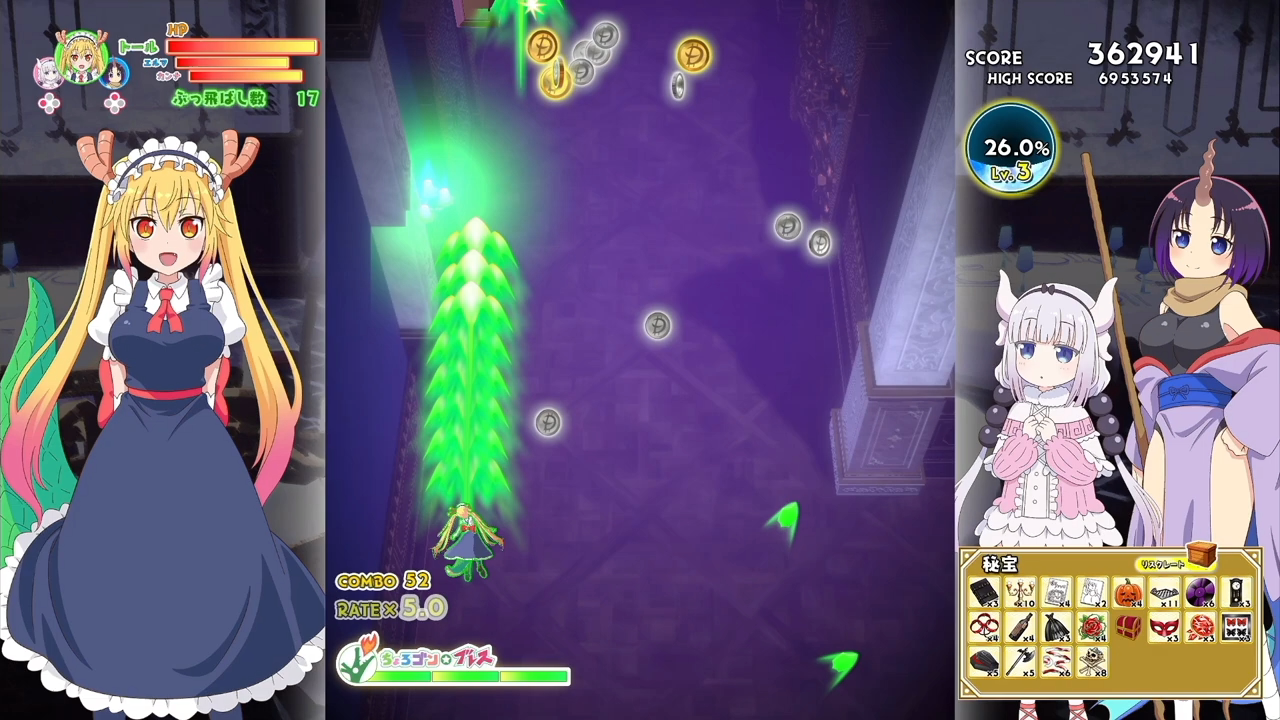
Task: Select the red masquerade mask treasure
Action: click(x=1164, y=628)
